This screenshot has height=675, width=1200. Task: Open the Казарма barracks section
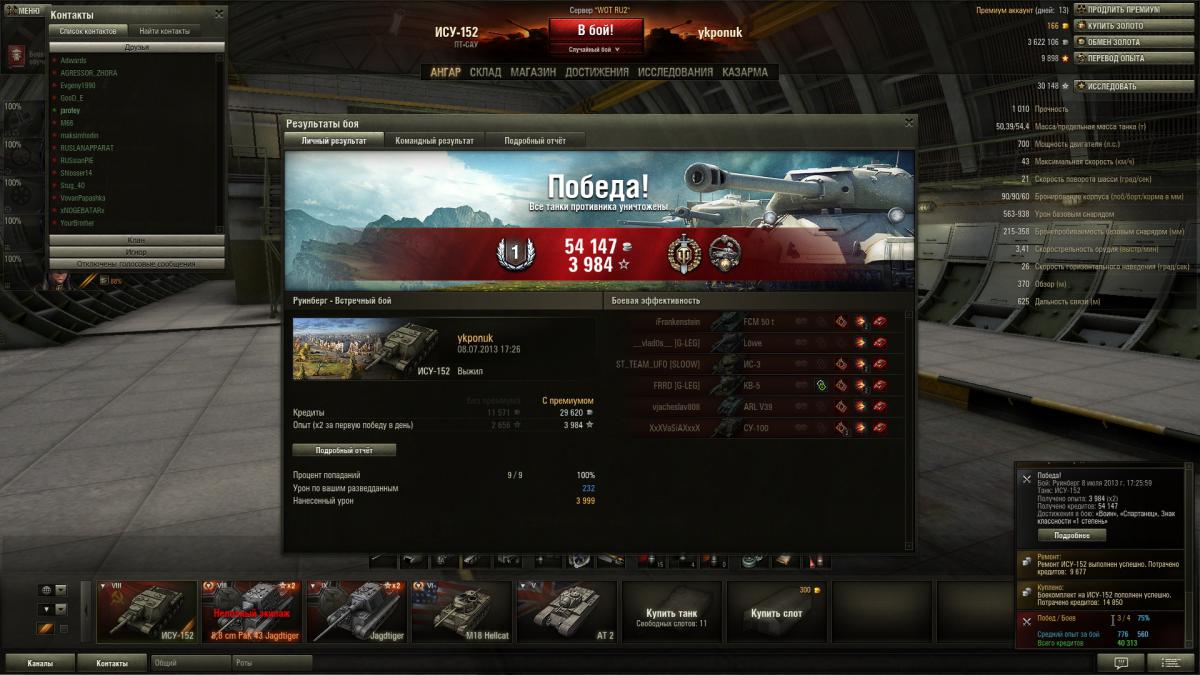744,72
